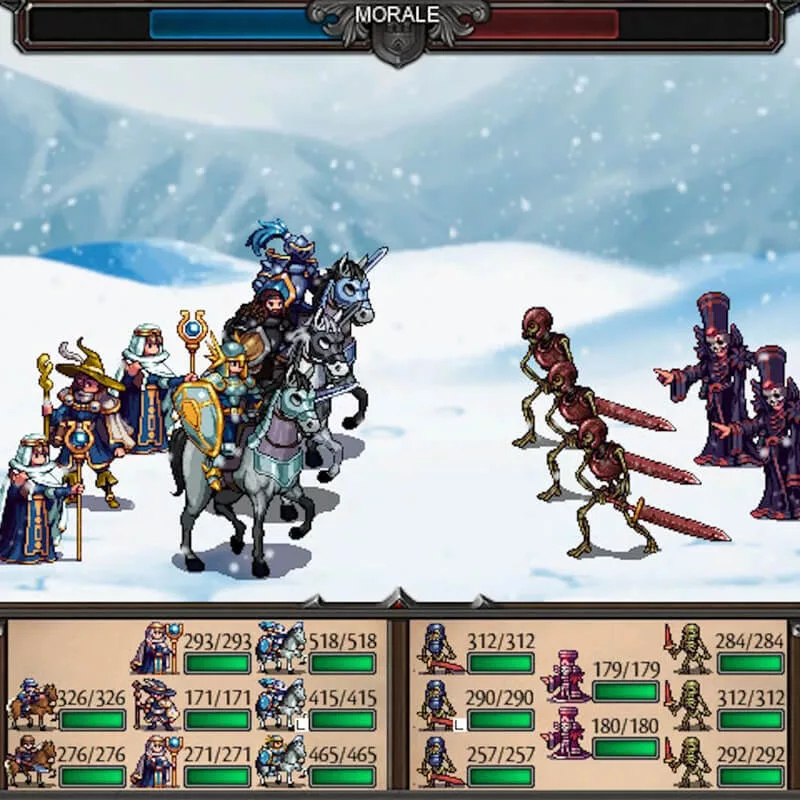The height and width of the screenshot is (800, 800).
Task: Select the golden paladin portrait with 465/465
Action: tap(281, 760)
